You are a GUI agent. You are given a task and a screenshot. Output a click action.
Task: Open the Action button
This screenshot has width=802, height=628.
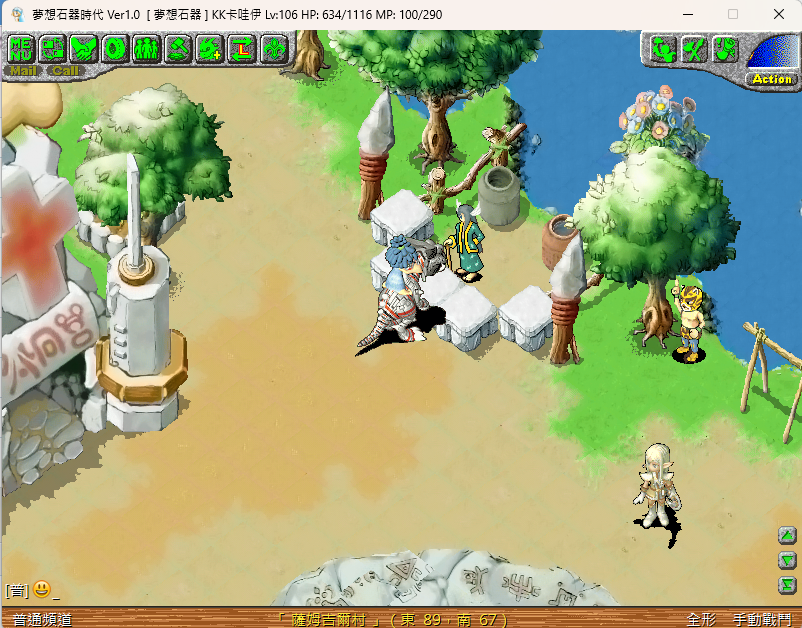[772, 79]
